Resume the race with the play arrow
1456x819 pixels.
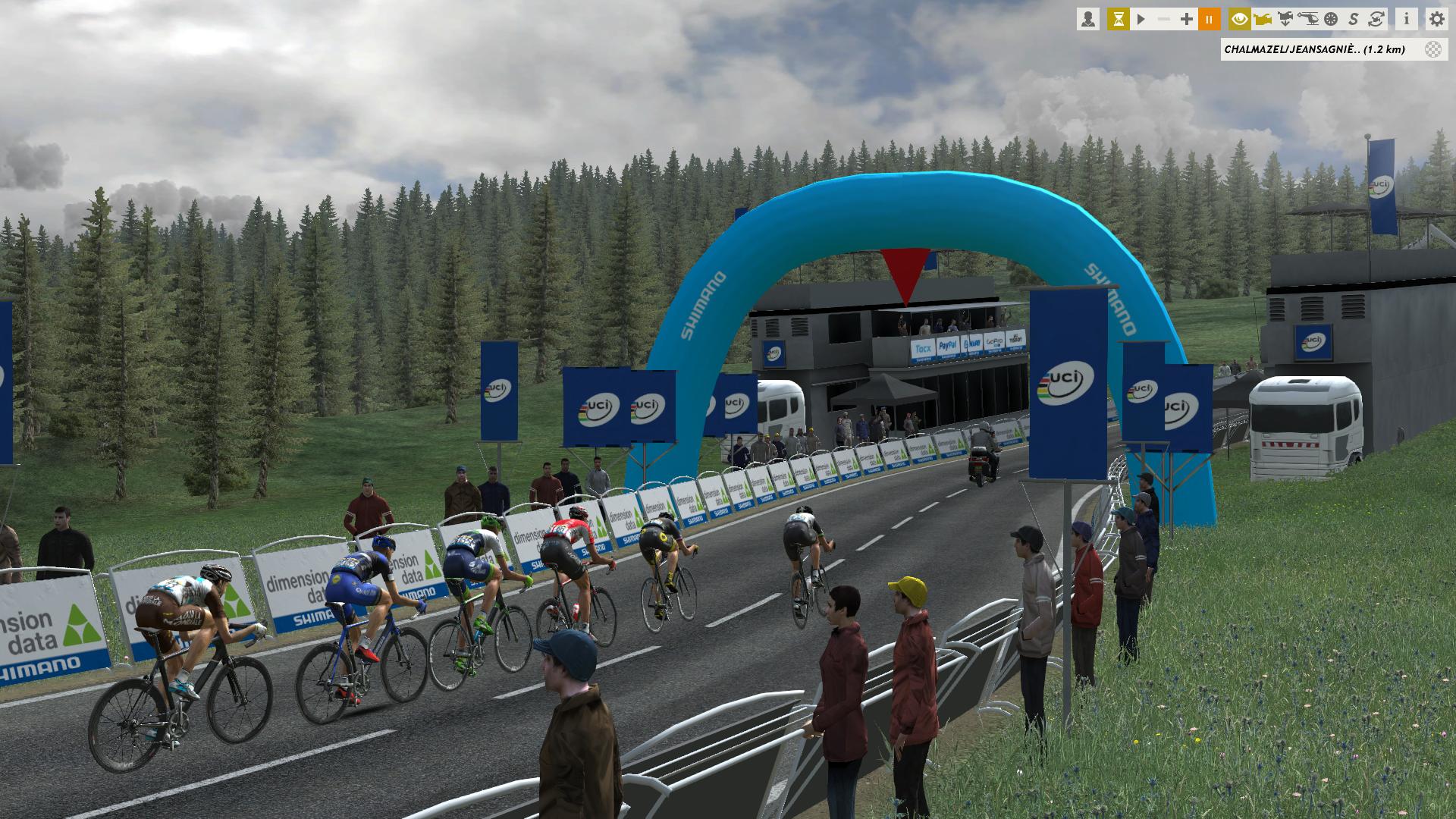coord(1141,19)
